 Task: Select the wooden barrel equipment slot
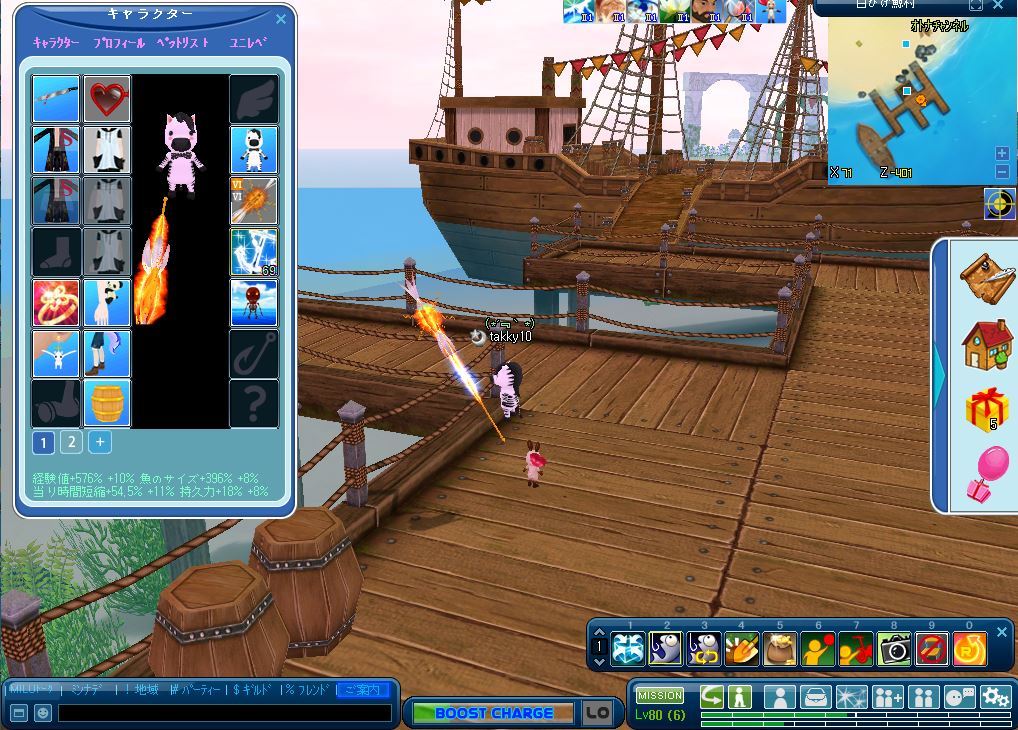pyautogui.click(x=107, y=403)
